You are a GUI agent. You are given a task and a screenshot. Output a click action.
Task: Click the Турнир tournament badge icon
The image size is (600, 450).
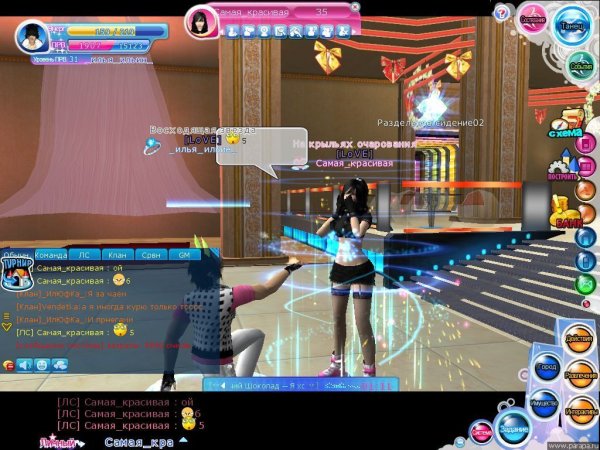pos(15,271)
